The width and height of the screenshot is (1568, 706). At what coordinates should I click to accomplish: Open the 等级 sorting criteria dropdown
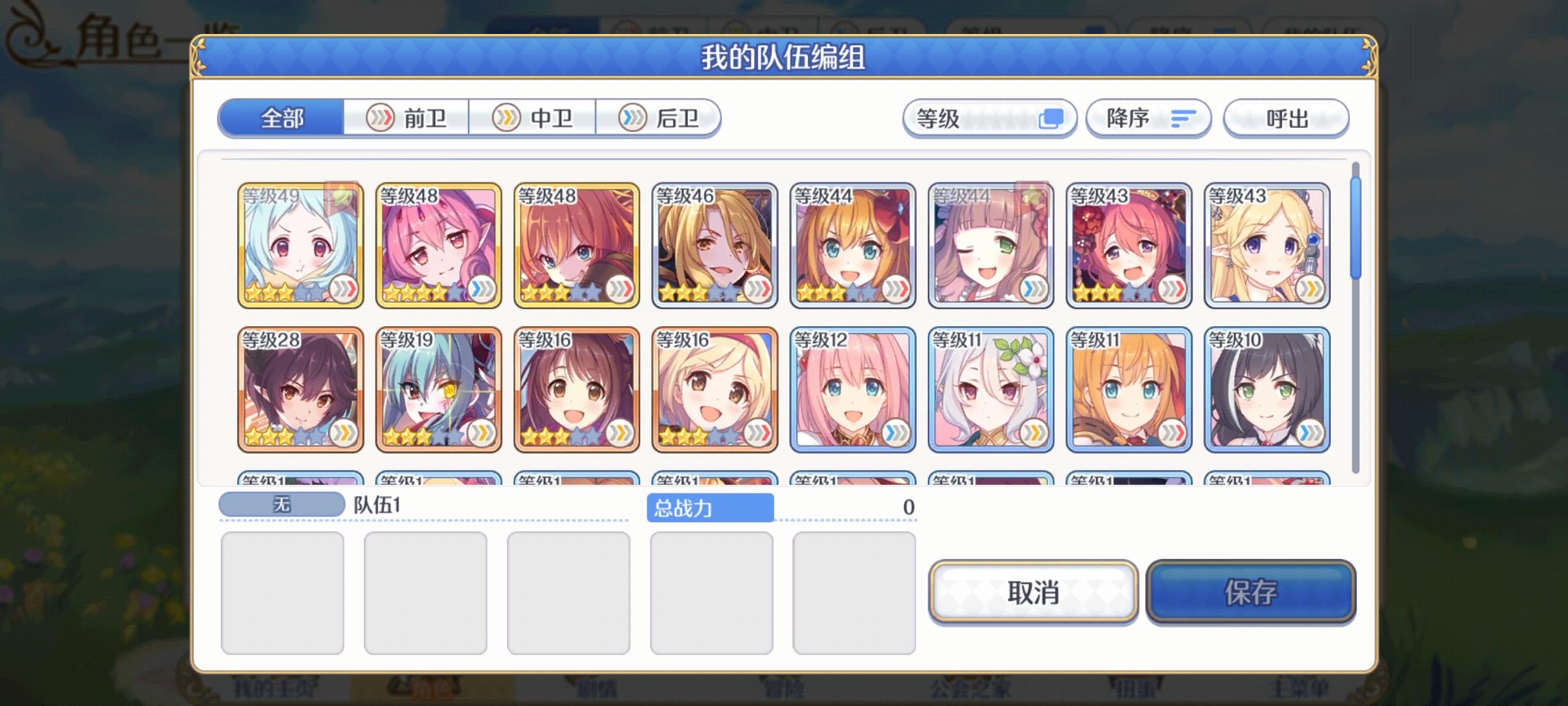988,118
